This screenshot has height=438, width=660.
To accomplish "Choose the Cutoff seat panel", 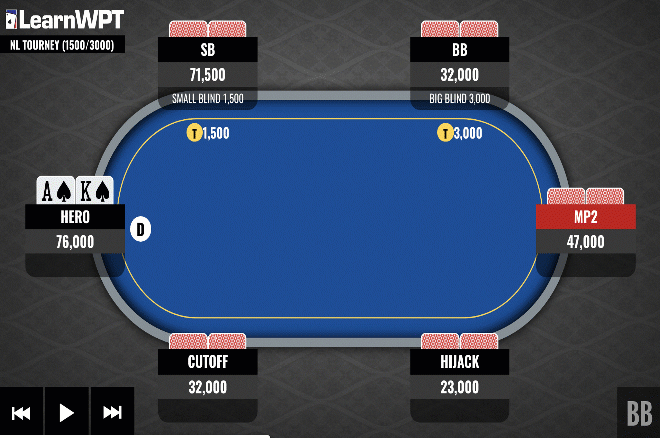I will [208, 374].
